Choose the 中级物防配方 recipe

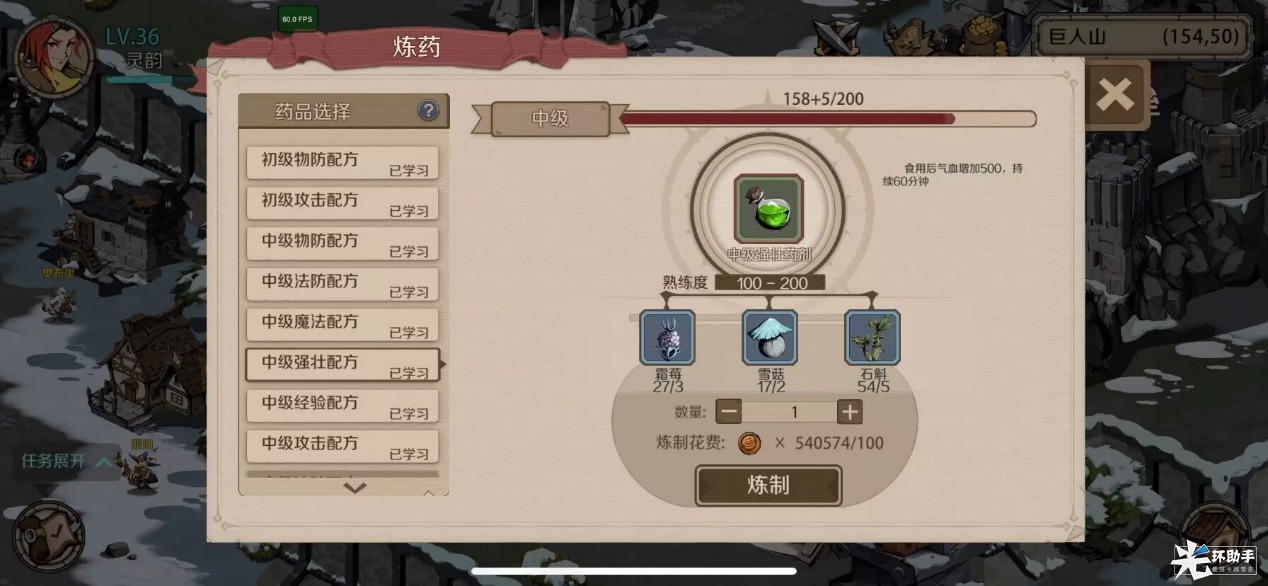coord(342,243)
